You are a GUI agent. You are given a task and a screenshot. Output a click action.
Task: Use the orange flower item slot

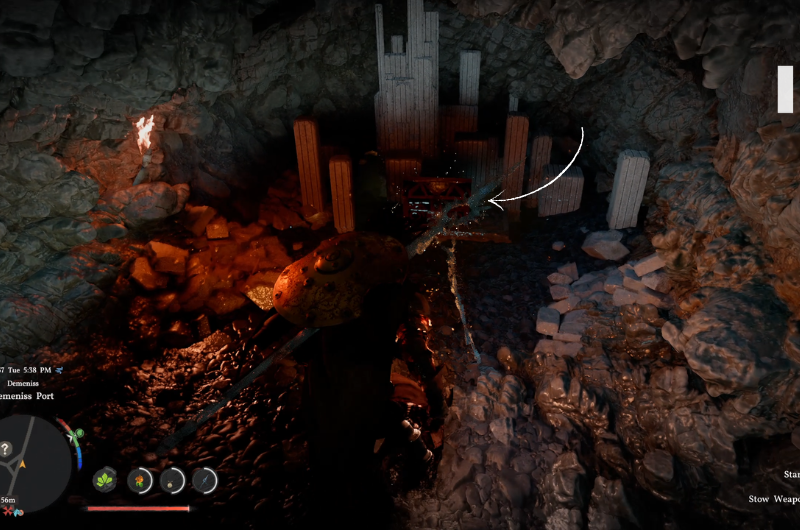tap(140, 480)
